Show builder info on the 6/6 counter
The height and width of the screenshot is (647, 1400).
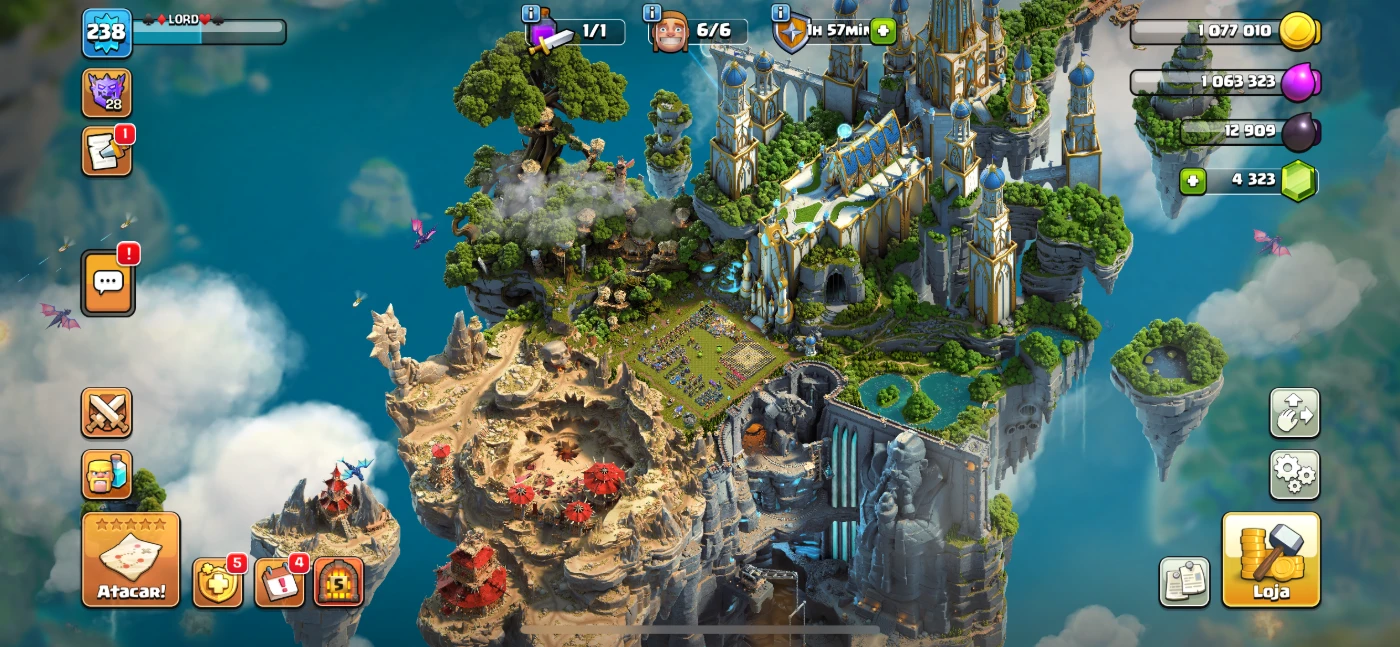pyautogui.click(x=652, y=13)
